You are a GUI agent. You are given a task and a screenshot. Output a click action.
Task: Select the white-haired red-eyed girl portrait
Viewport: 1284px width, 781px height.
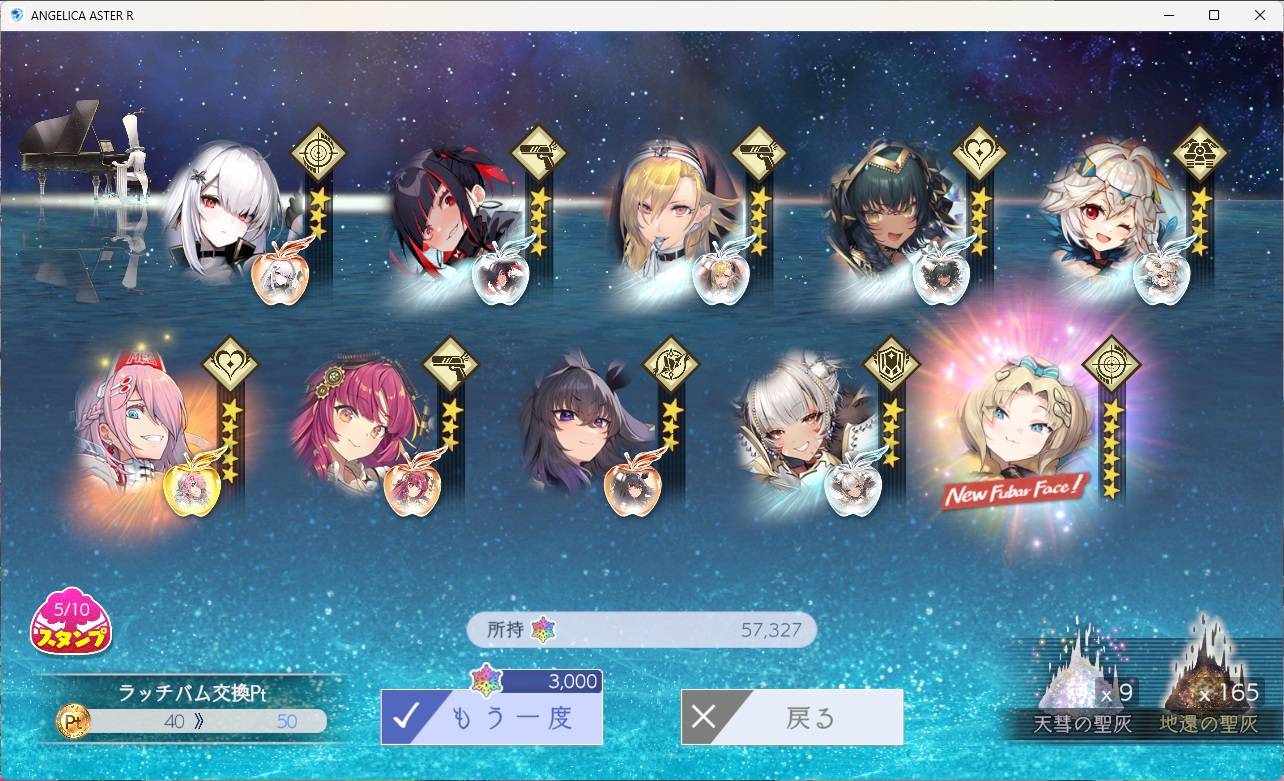point(223,212)
